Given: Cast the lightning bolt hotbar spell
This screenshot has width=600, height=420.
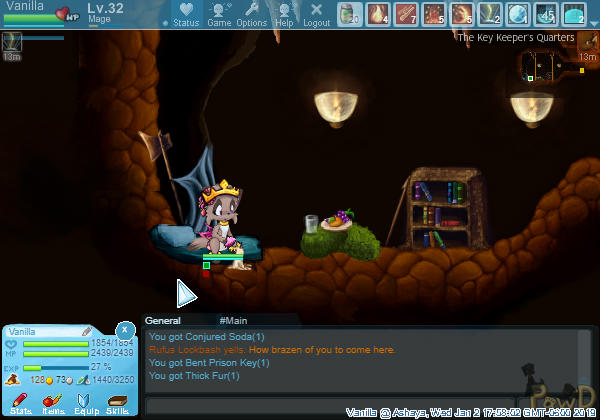Looking at the screenshot, I should point(490,14).
